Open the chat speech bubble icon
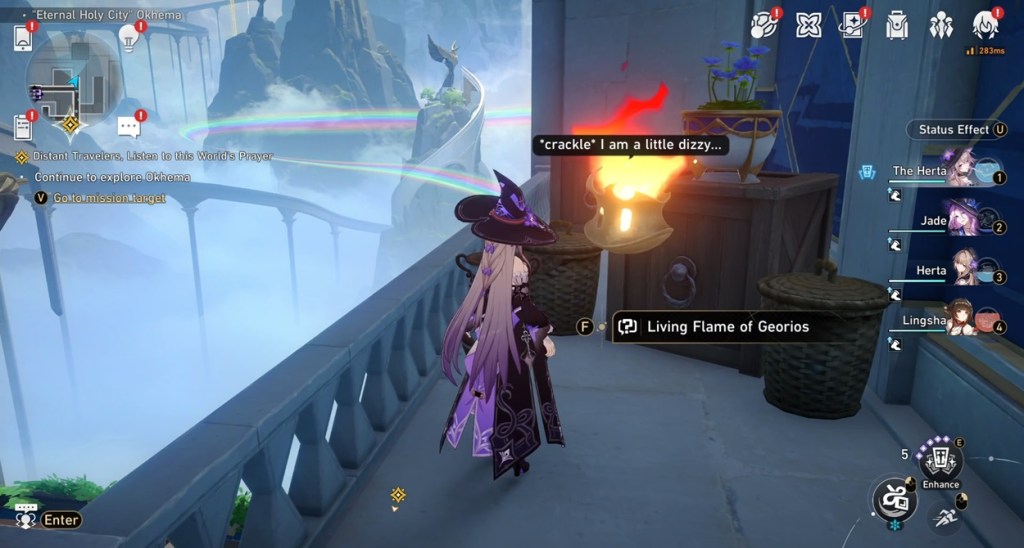The image size is (1024, 548). click(128, 127)
